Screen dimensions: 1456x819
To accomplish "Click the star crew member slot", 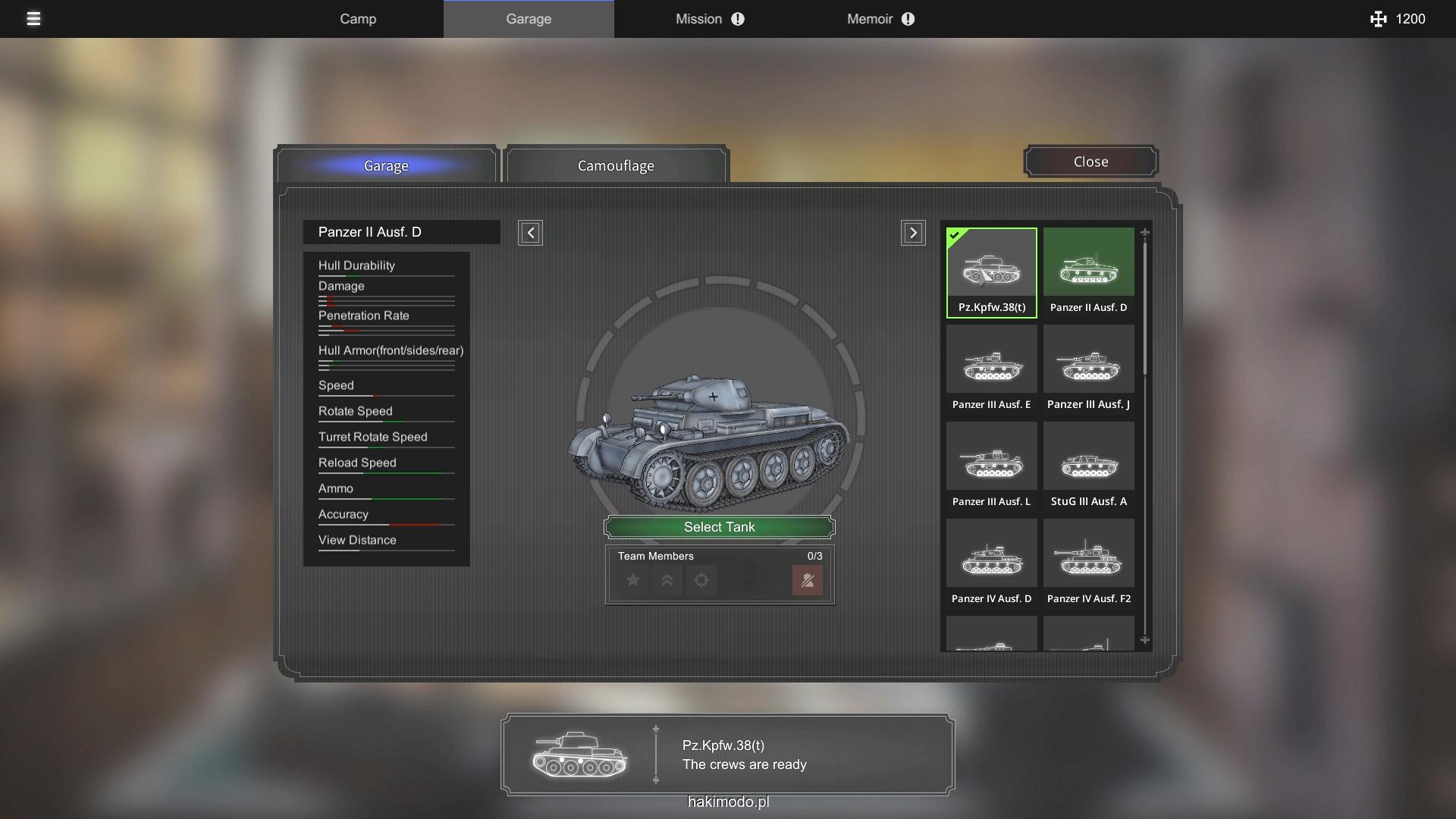I will point(633,581).
